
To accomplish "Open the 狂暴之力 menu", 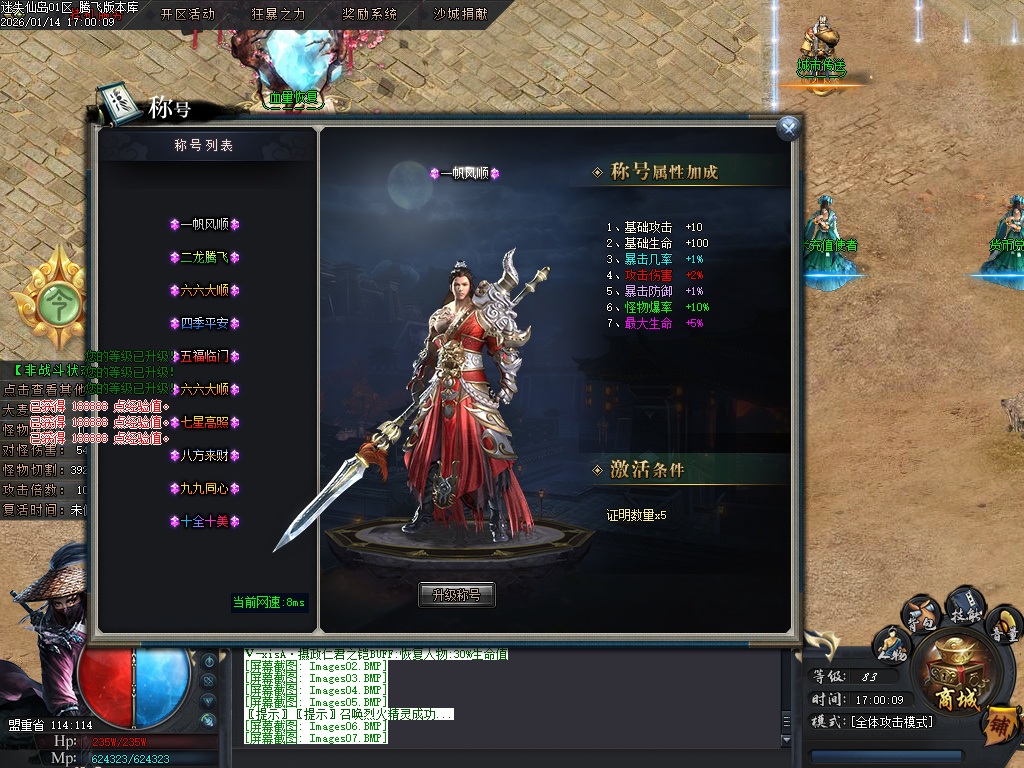I will click(278, 14).
